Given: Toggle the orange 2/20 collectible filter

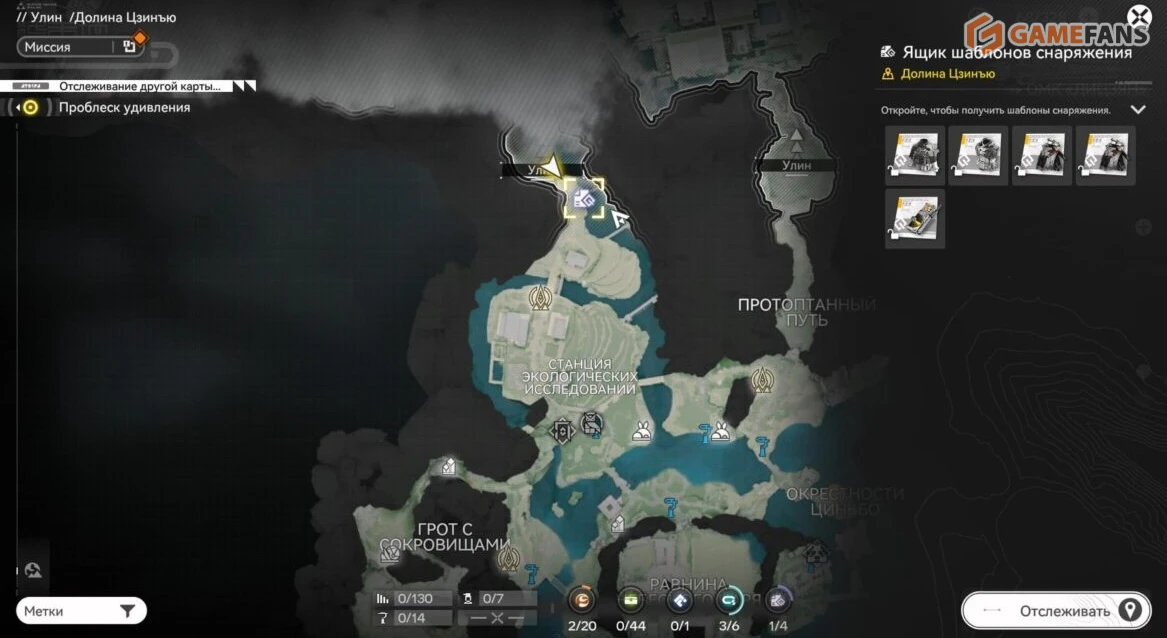Looking at the screenshot, I should pyautogui.click(x=581, y=600).
